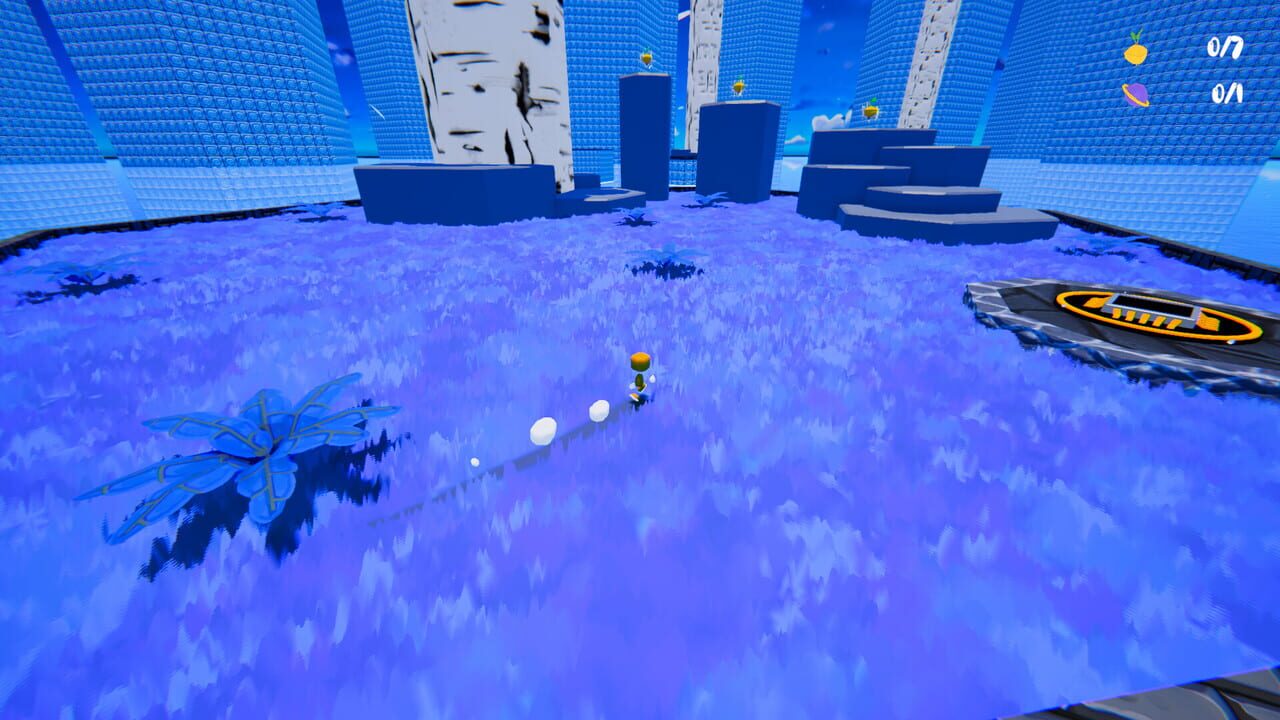The image size is (1280, 720).
Task: Click the turnip above the staircase platforms
Action: coord(870,110)
